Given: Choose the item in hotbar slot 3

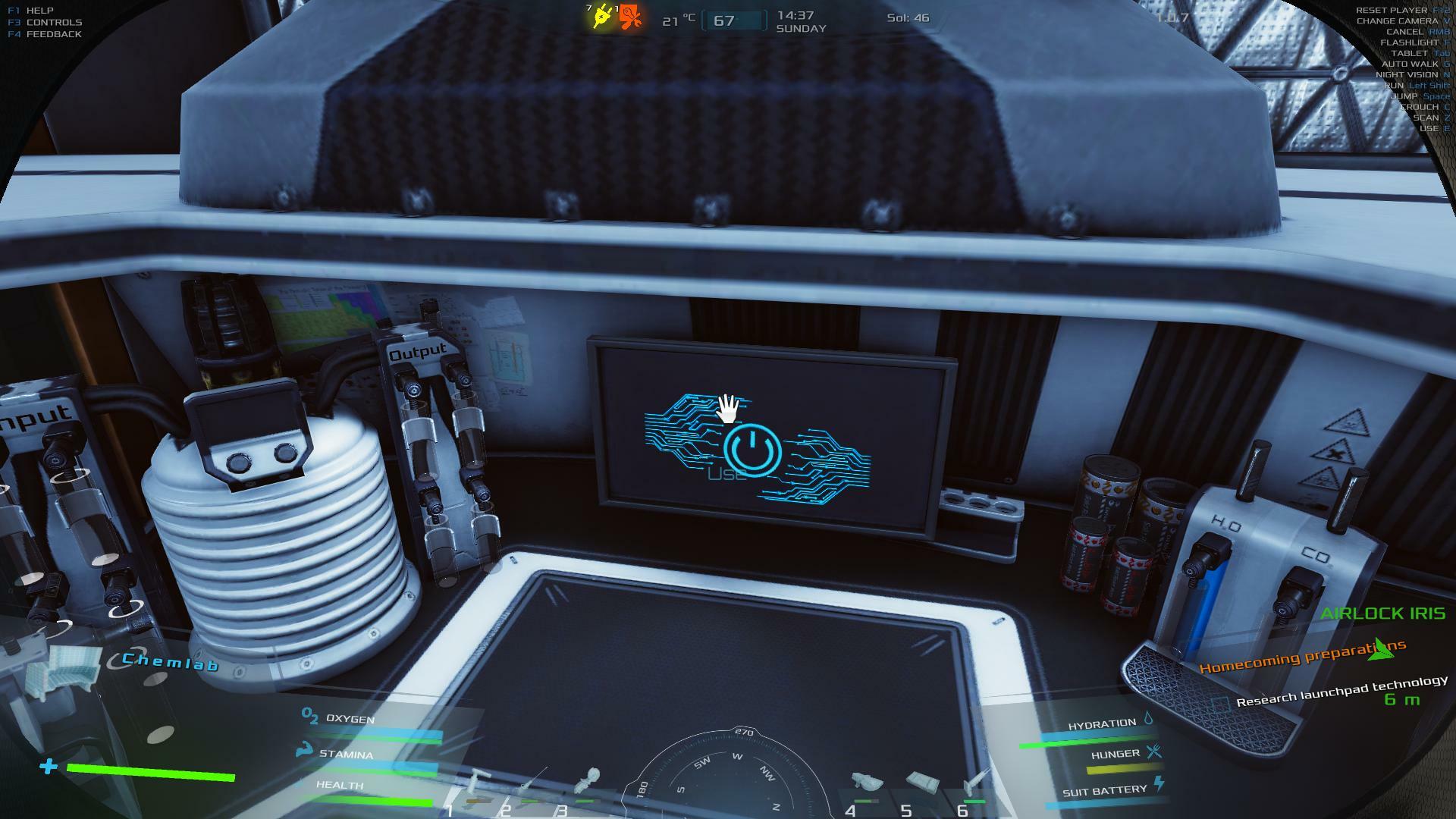Looking at the screenshot, I should coord(588,783).
